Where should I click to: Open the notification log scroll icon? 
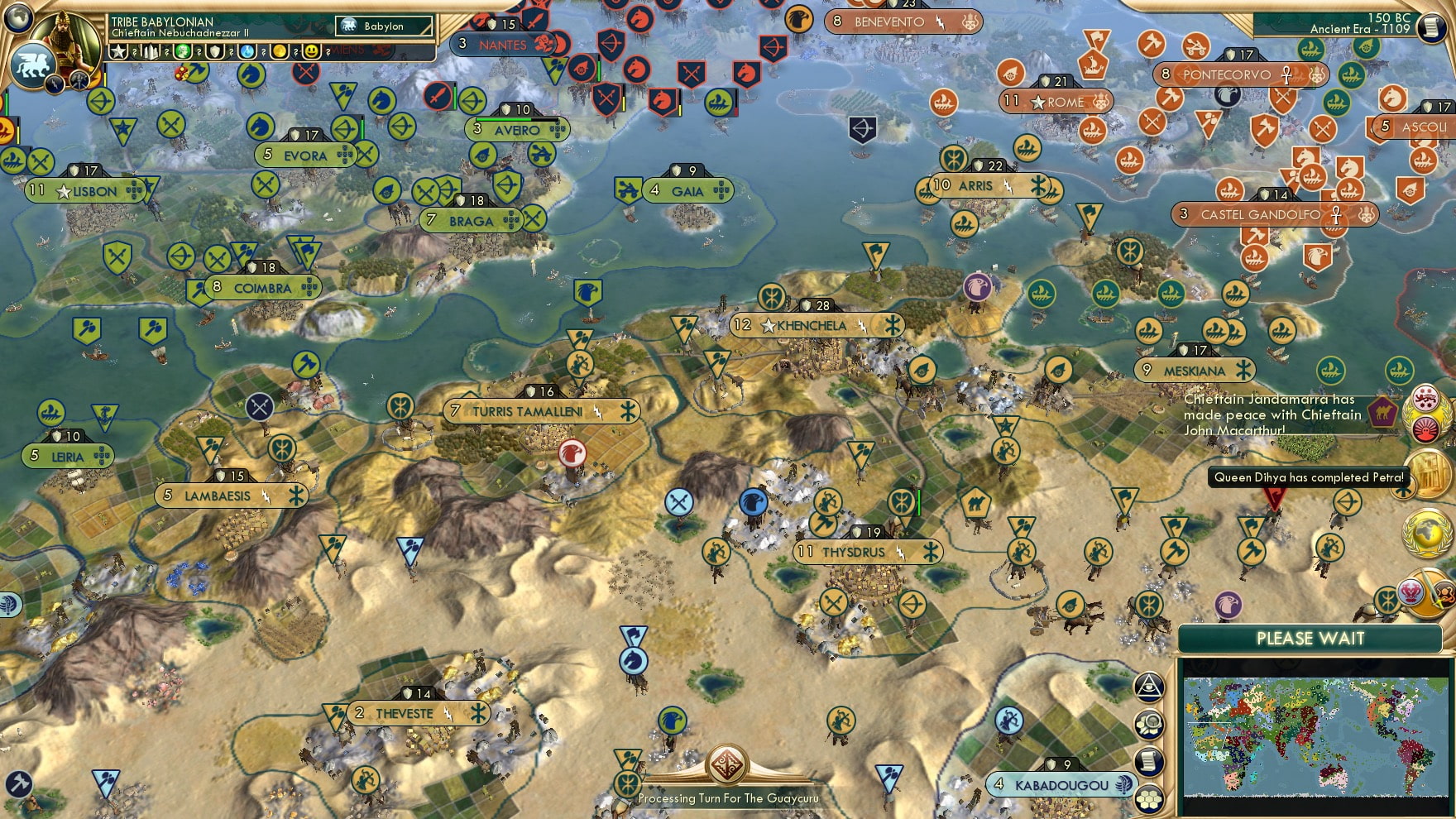[x=1148, y=758]
